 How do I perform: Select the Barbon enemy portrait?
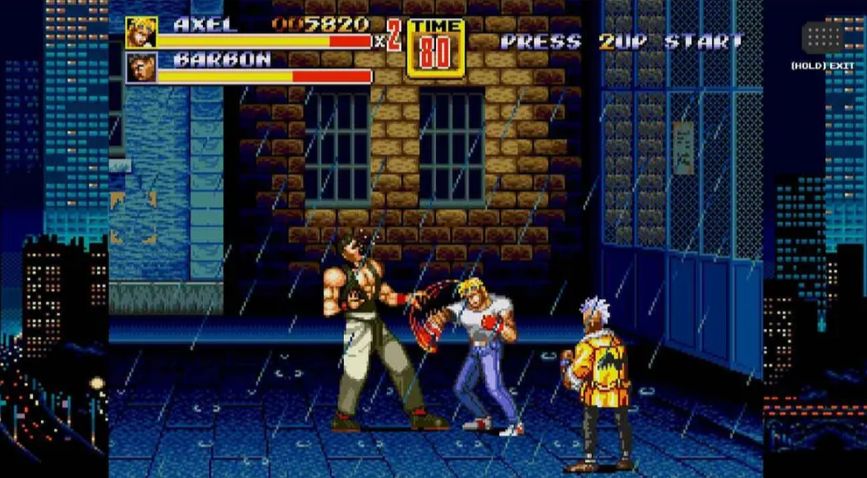[x=141, y=68]
